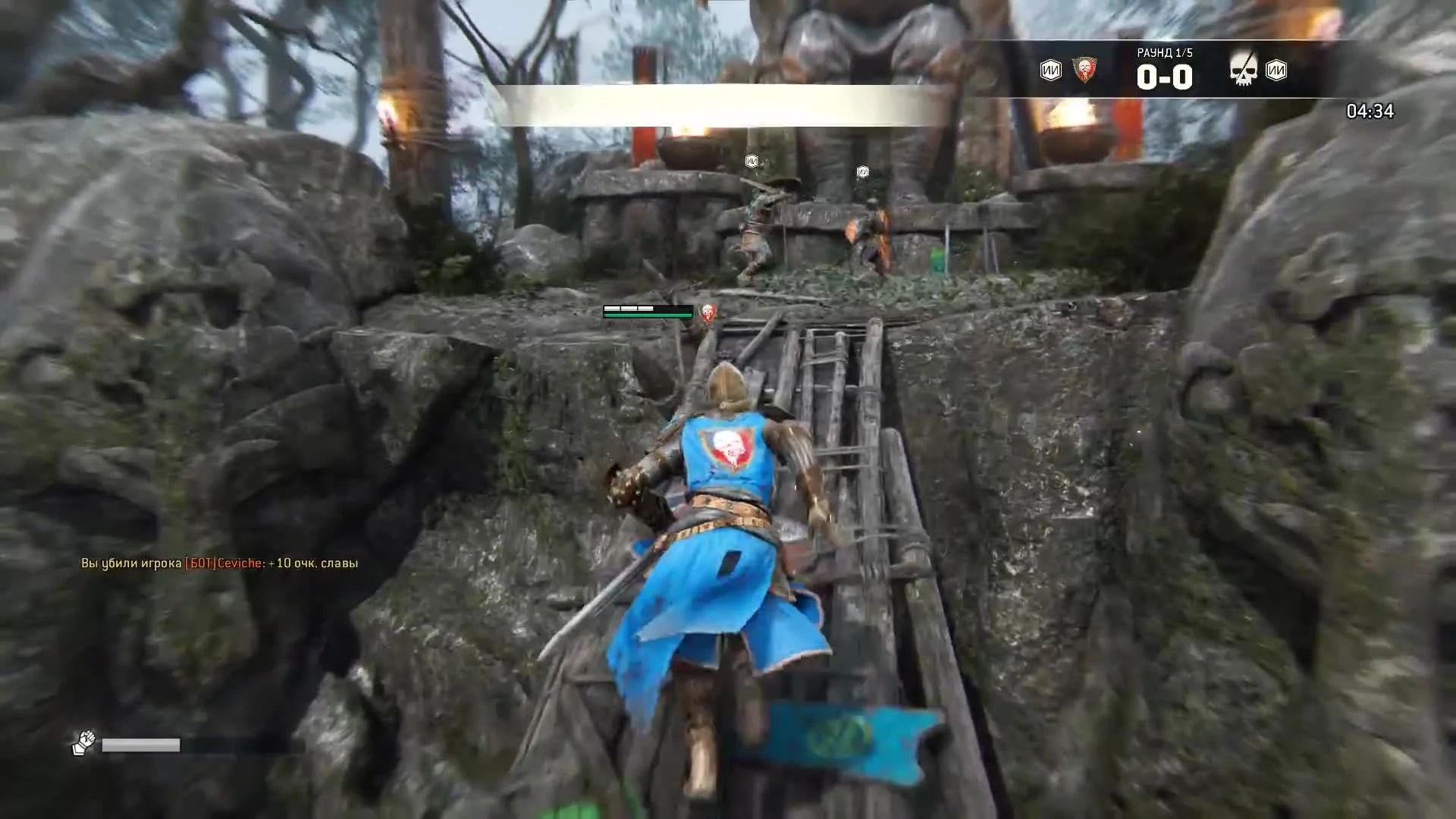Click the 0-0 score indicator

[1165, 76]
